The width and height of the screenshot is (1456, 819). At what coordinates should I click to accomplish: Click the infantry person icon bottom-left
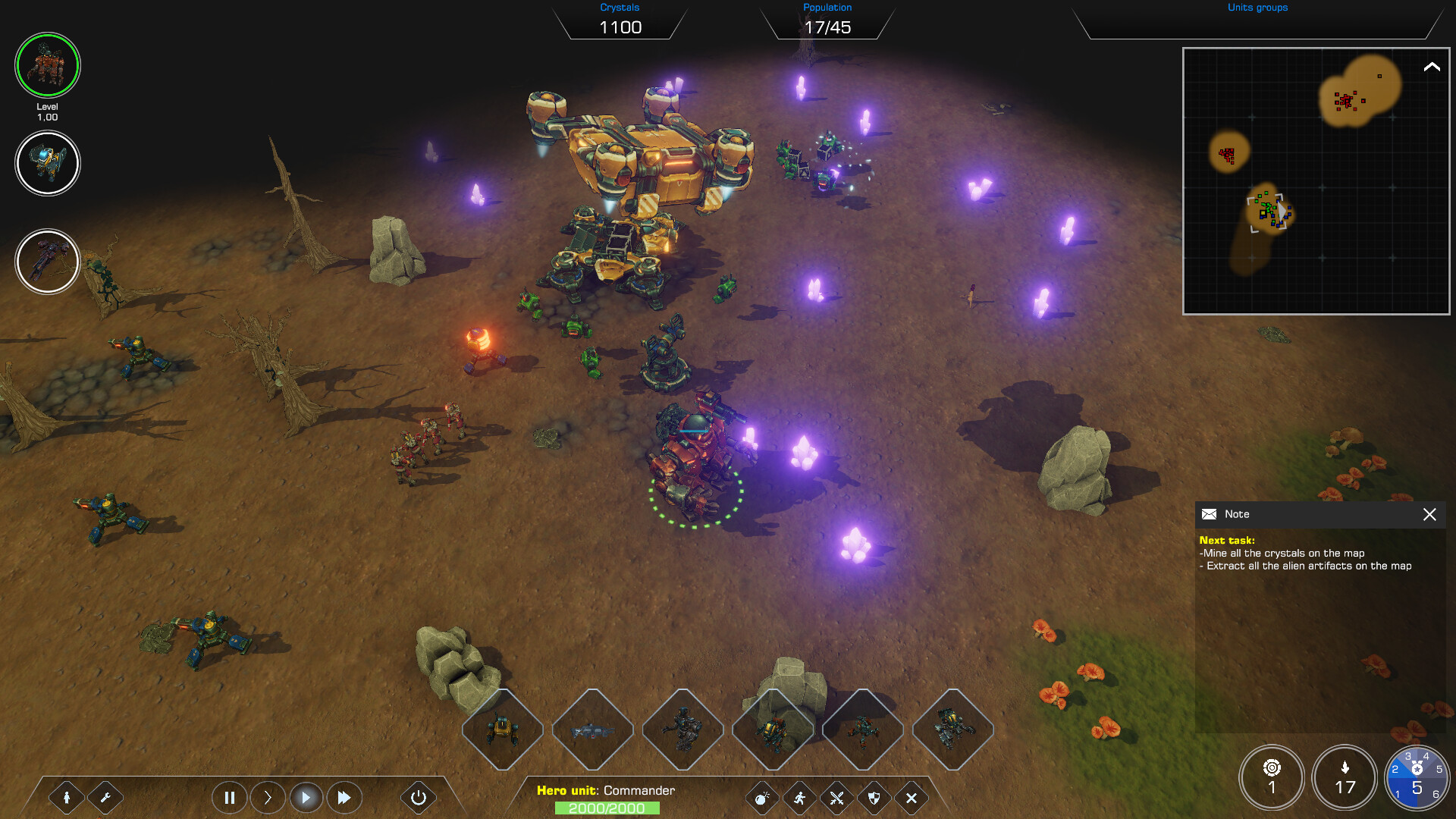tap(68, 798)
